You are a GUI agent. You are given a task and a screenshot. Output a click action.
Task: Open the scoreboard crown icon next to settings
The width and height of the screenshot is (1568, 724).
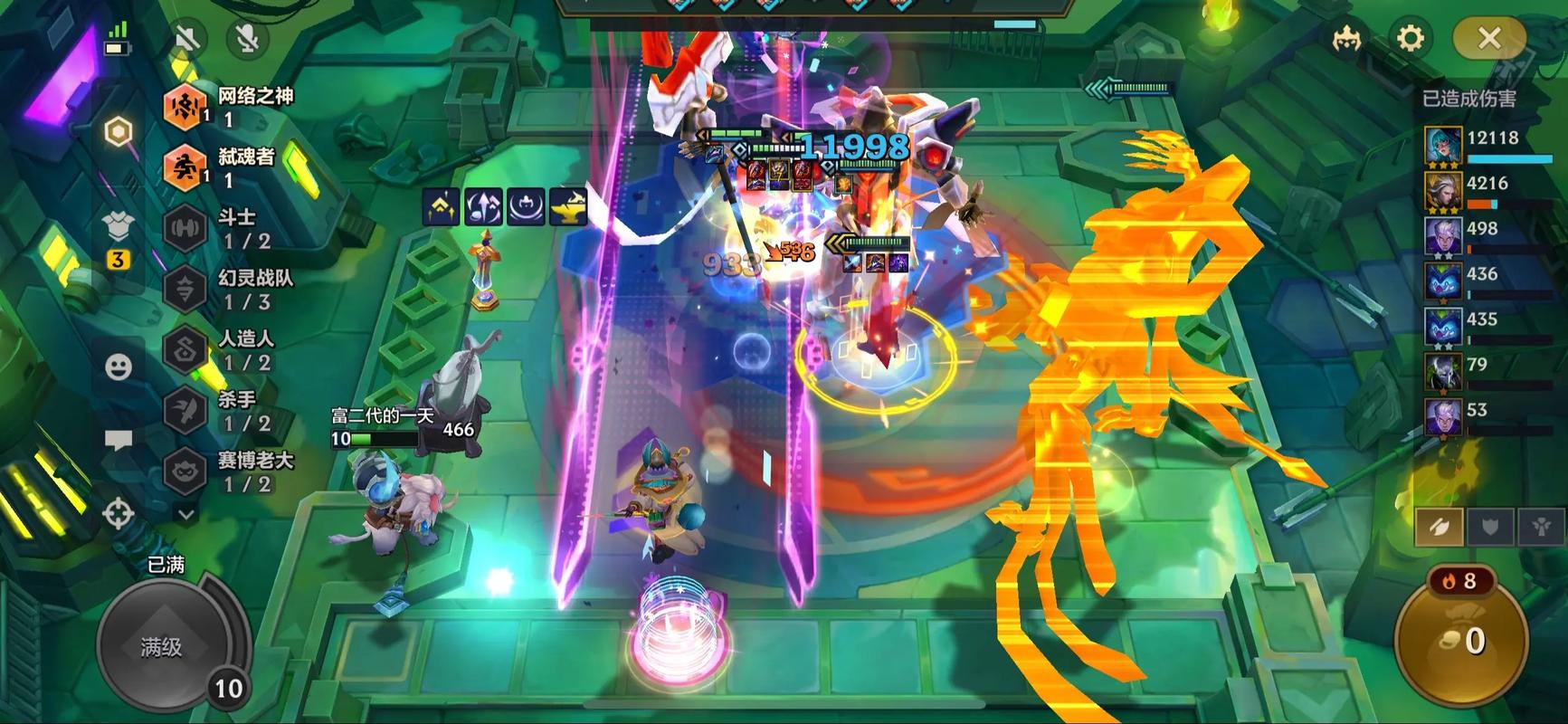tap(1347, 38)
